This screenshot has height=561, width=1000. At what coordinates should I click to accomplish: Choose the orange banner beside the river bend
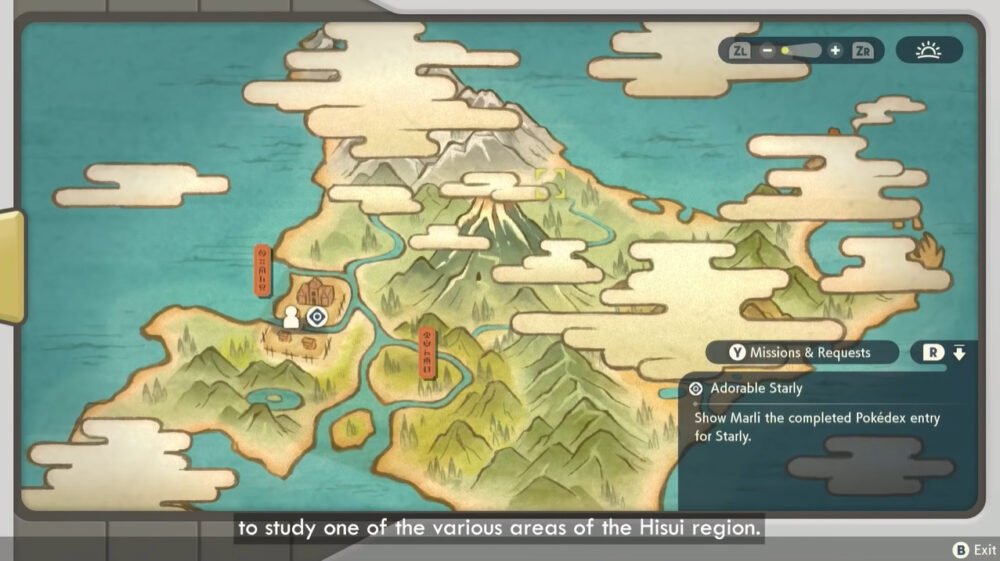tap(428, 352)
